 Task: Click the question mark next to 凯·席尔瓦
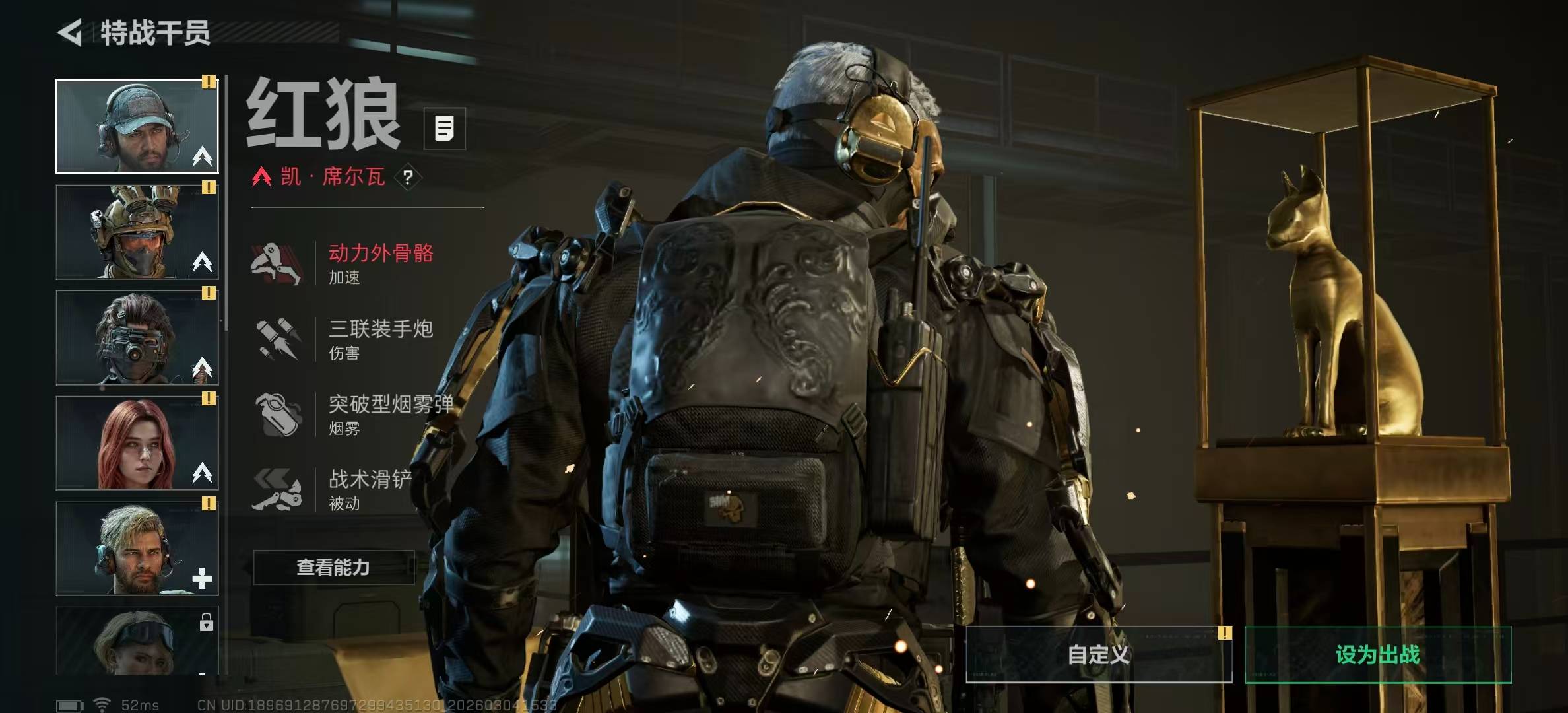click(x=408, y=177)
